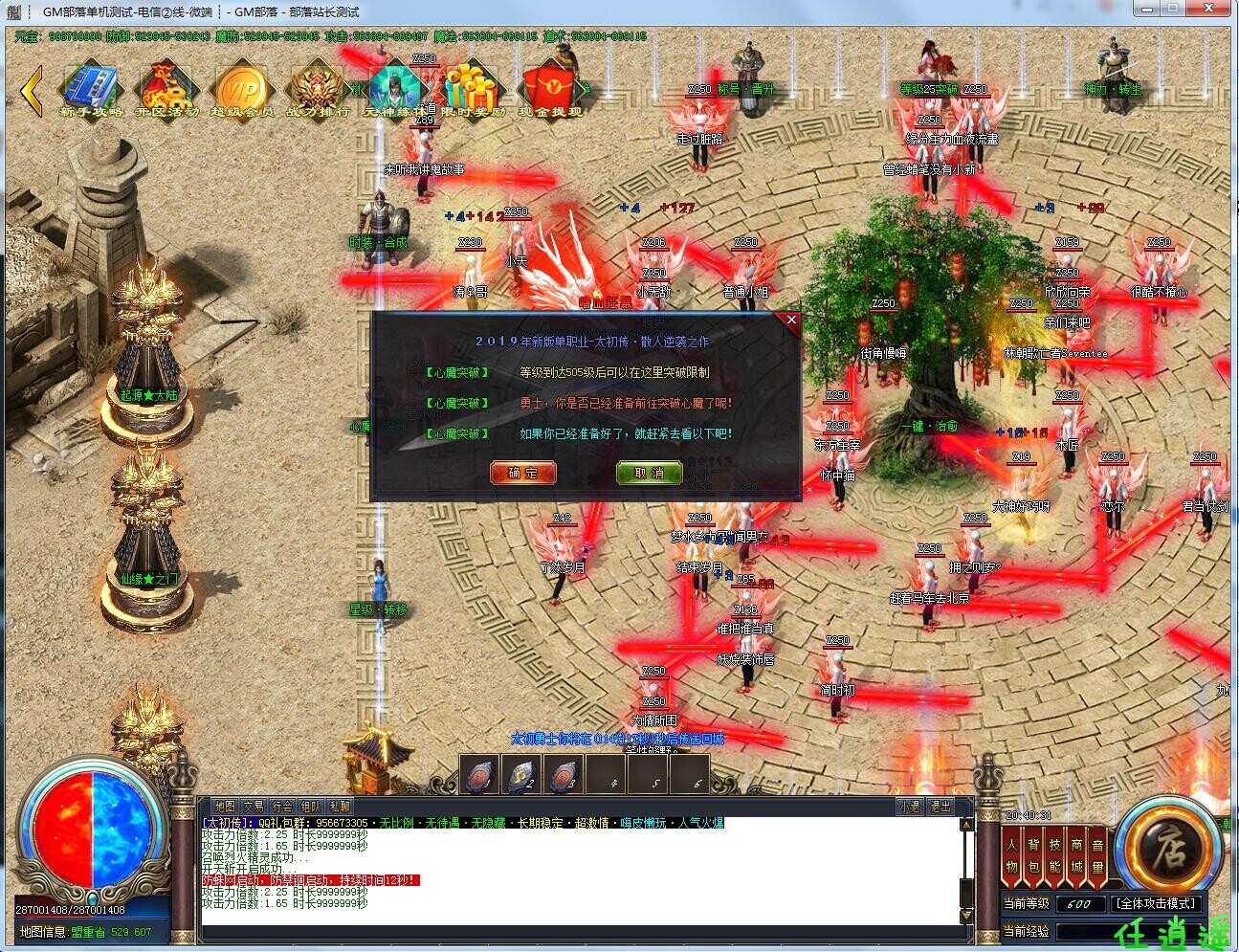Open the 星级·转移 star transfer menu
The image size is (1239, 952).
379,607
